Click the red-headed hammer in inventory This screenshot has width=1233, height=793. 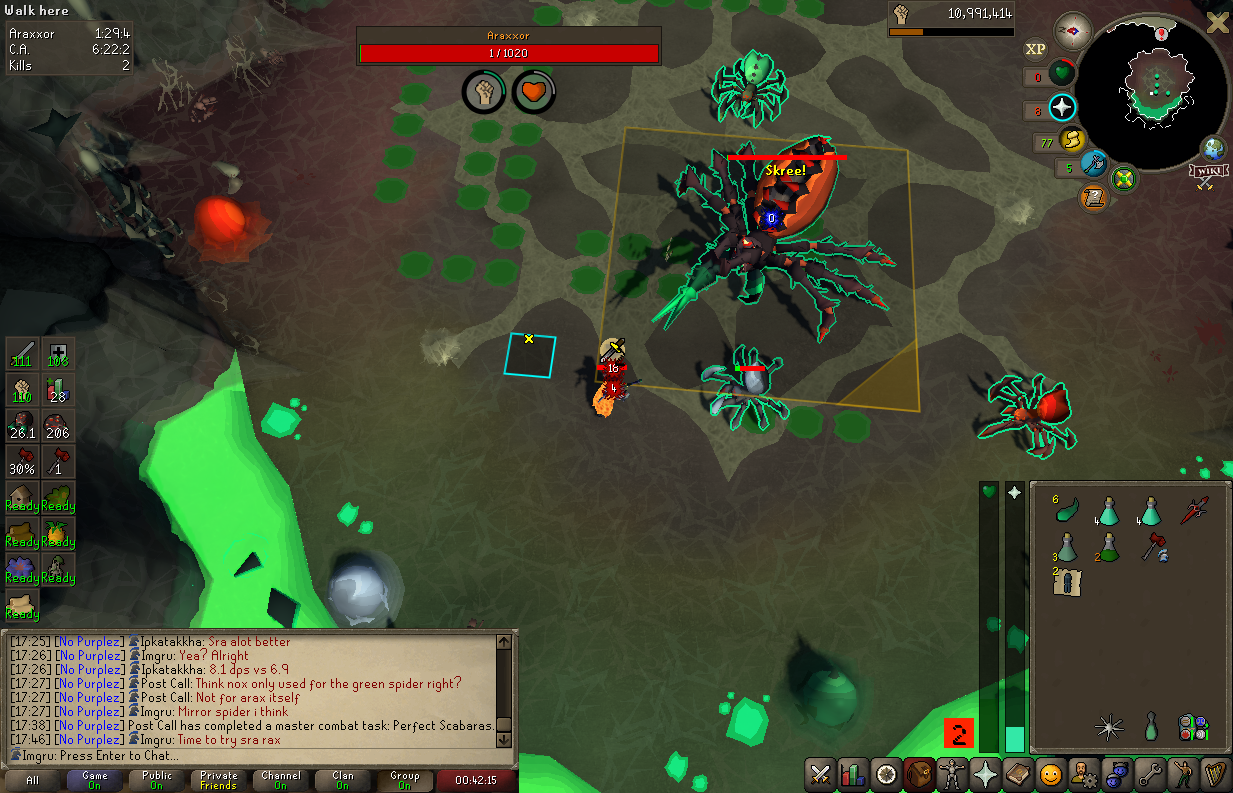point(1151,546)
